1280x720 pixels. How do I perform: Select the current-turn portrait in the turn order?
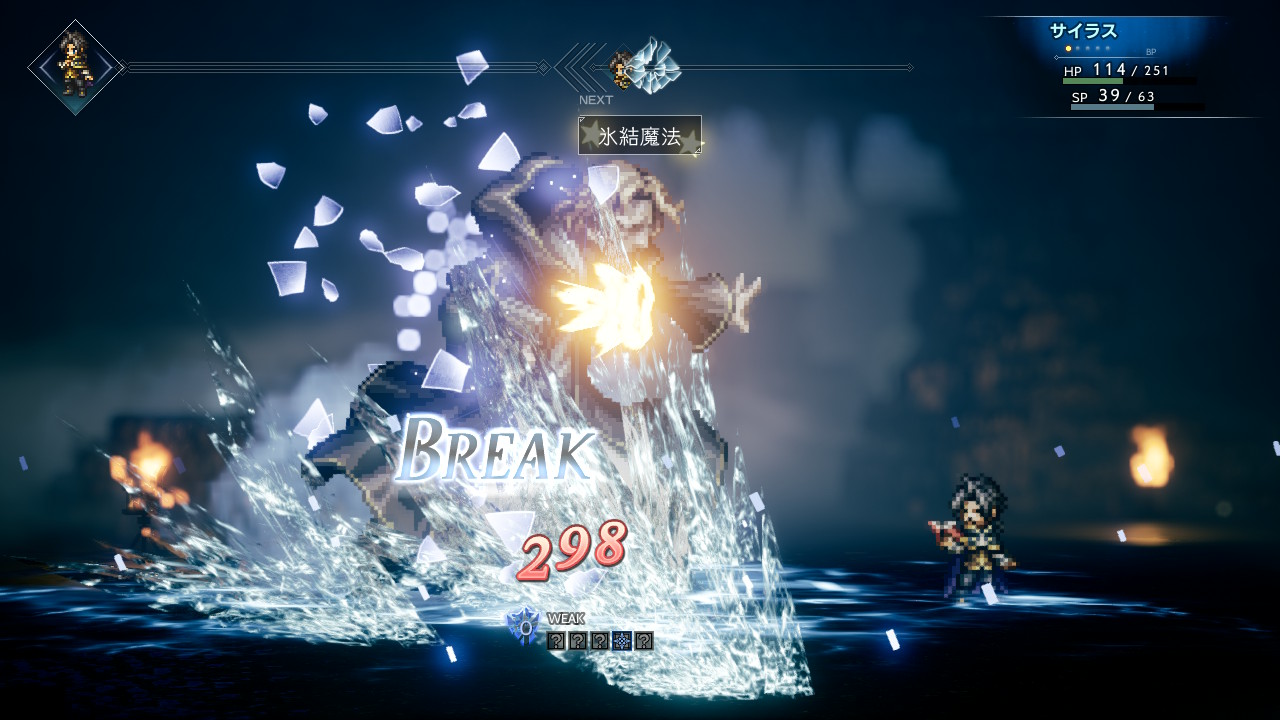[75, 66]
